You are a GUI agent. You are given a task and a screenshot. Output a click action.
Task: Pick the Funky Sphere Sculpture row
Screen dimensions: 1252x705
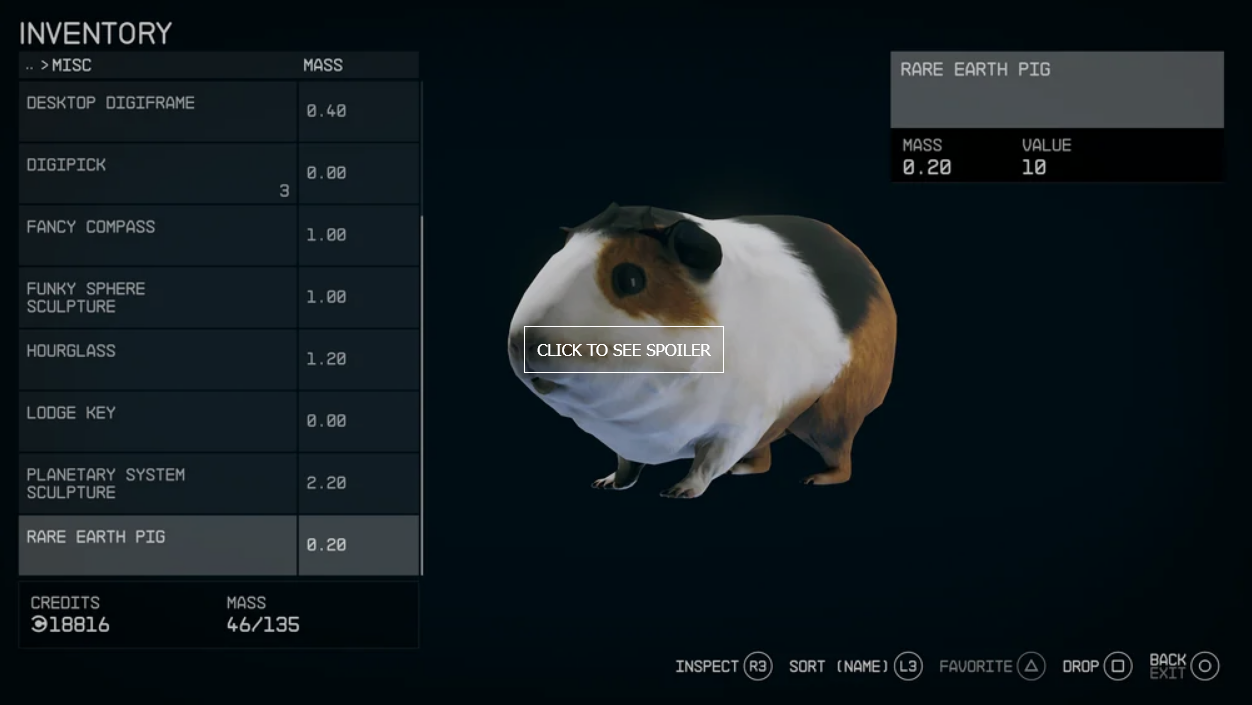pyautogui.click(x=158, y=297)
